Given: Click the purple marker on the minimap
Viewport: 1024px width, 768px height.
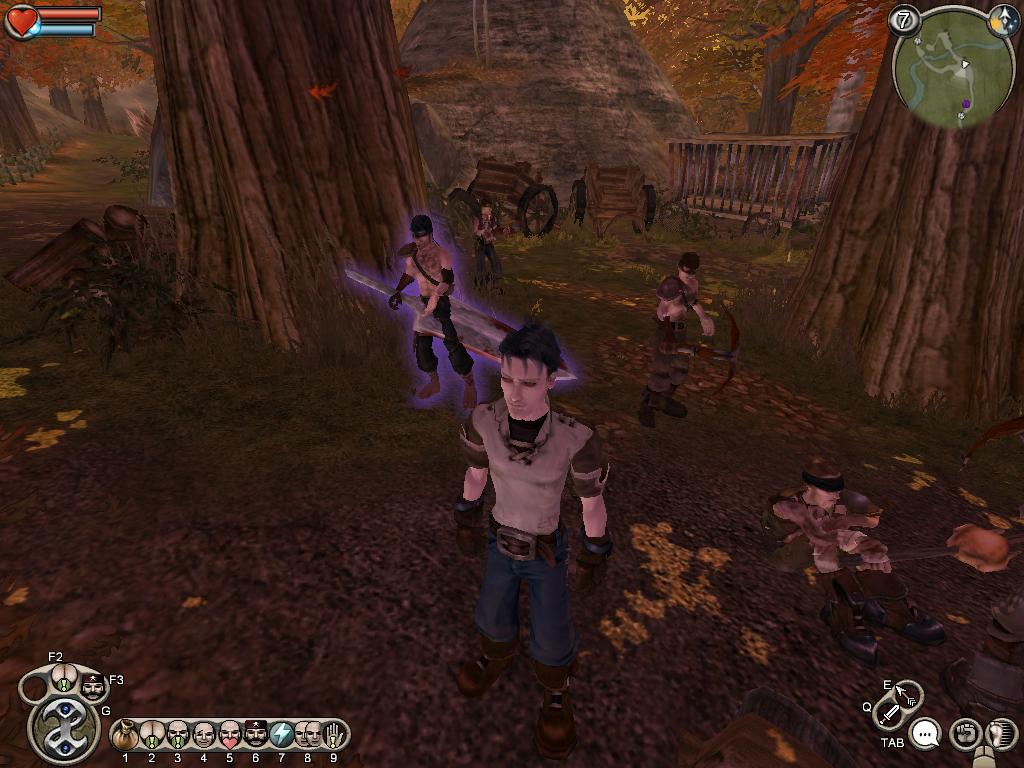Looking at the screenshot, I should click(x=967, y=103).
